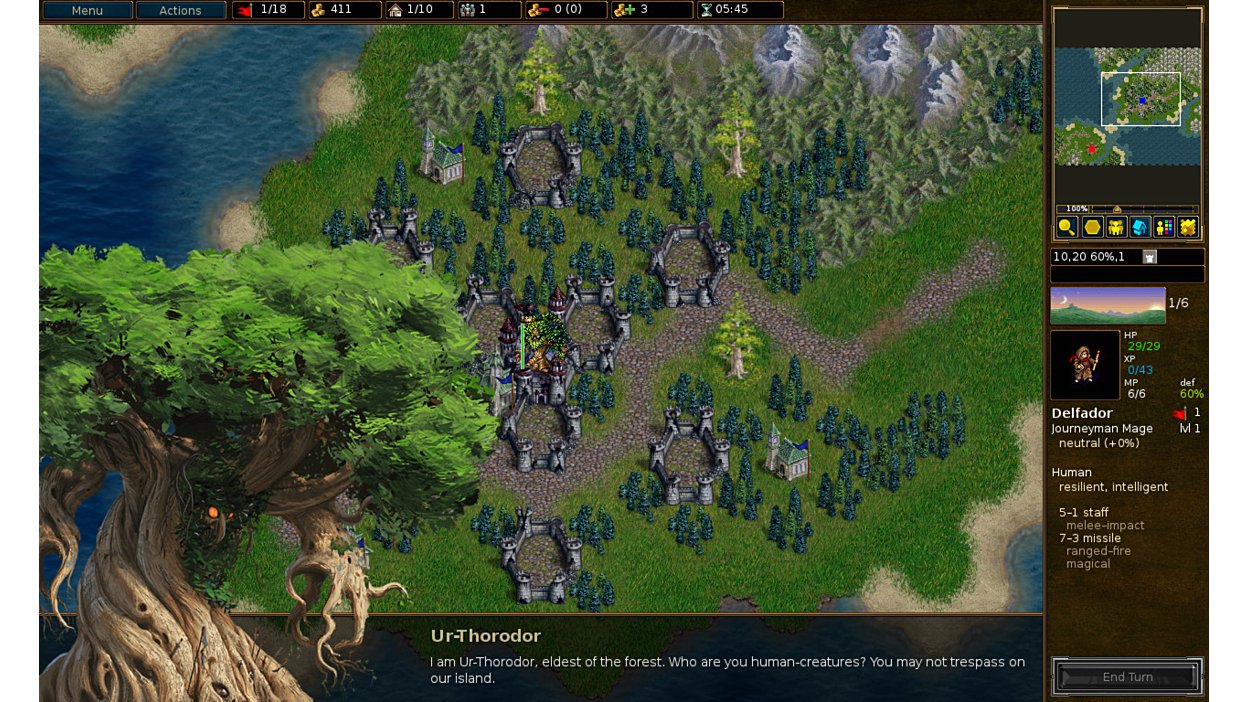Adjust the 100% zoom slider handle
The height and width of the screenshot is (702, 1248).
(x=1117, y=209)
